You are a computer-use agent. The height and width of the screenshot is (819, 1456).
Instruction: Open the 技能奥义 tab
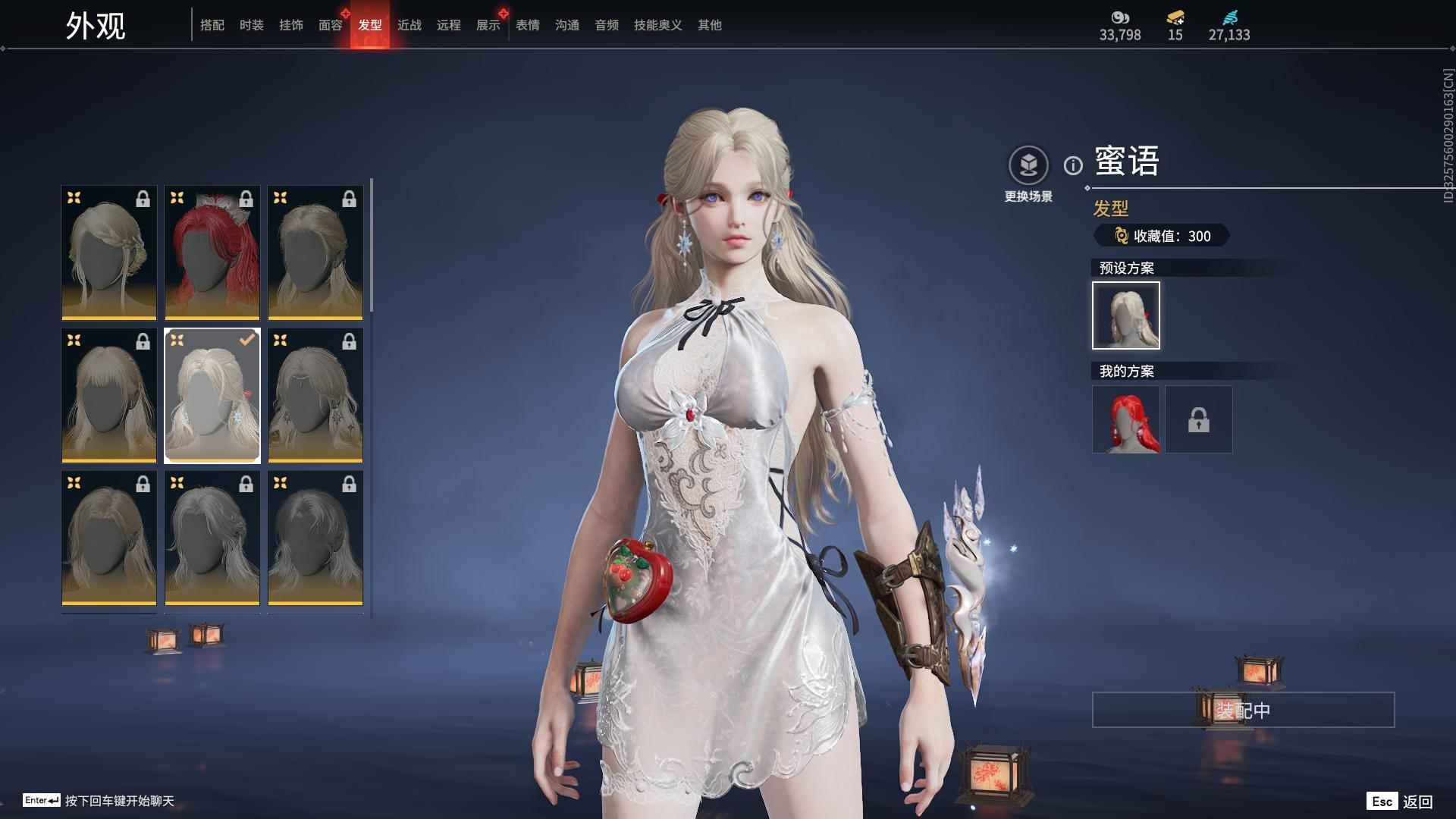[x=658, y=25]
